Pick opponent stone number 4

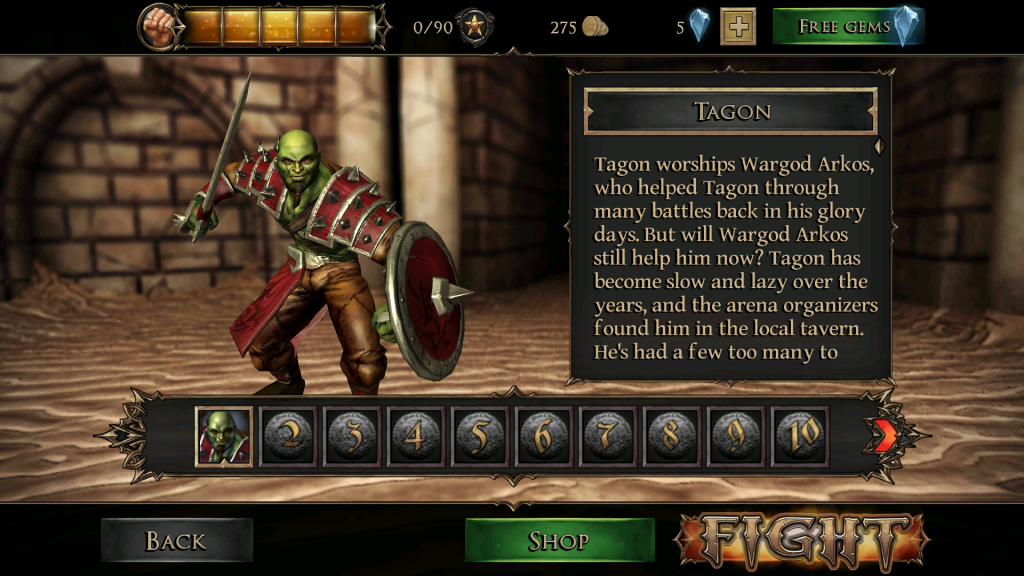[x=416, y=436]
